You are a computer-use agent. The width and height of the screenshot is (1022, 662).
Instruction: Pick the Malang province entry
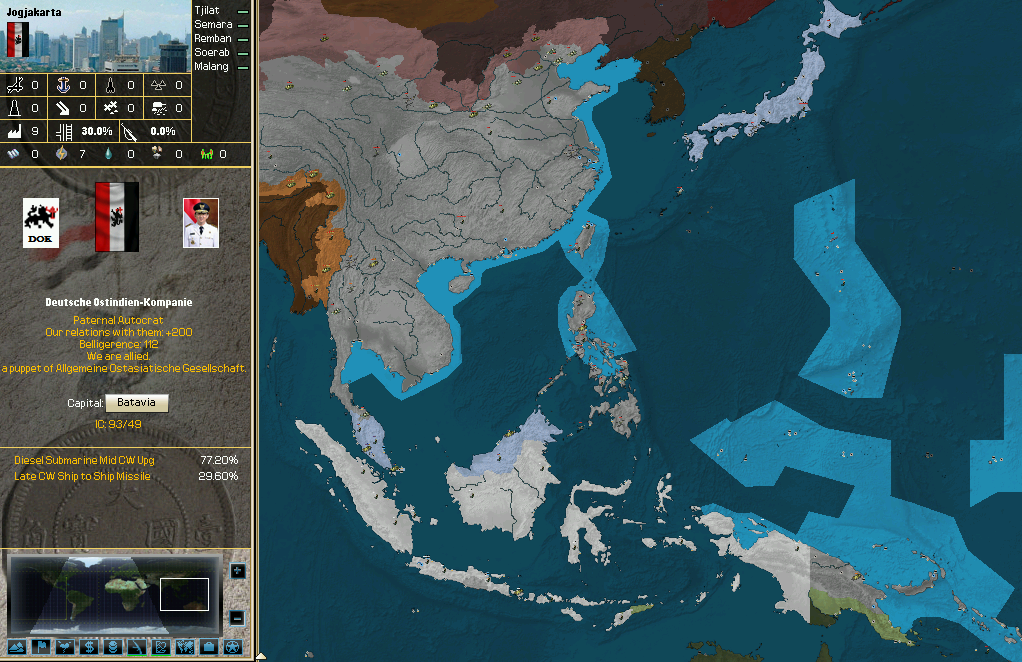[x=212, y=66]
